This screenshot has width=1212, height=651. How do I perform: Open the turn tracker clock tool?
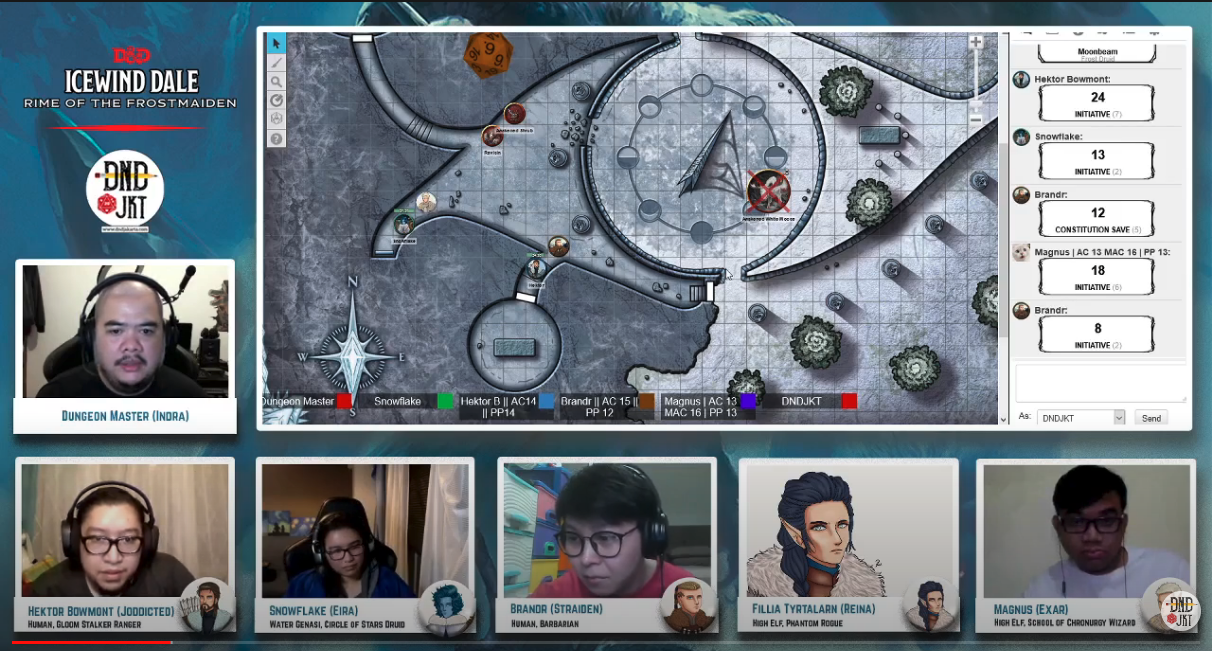(x=276, y=100)
